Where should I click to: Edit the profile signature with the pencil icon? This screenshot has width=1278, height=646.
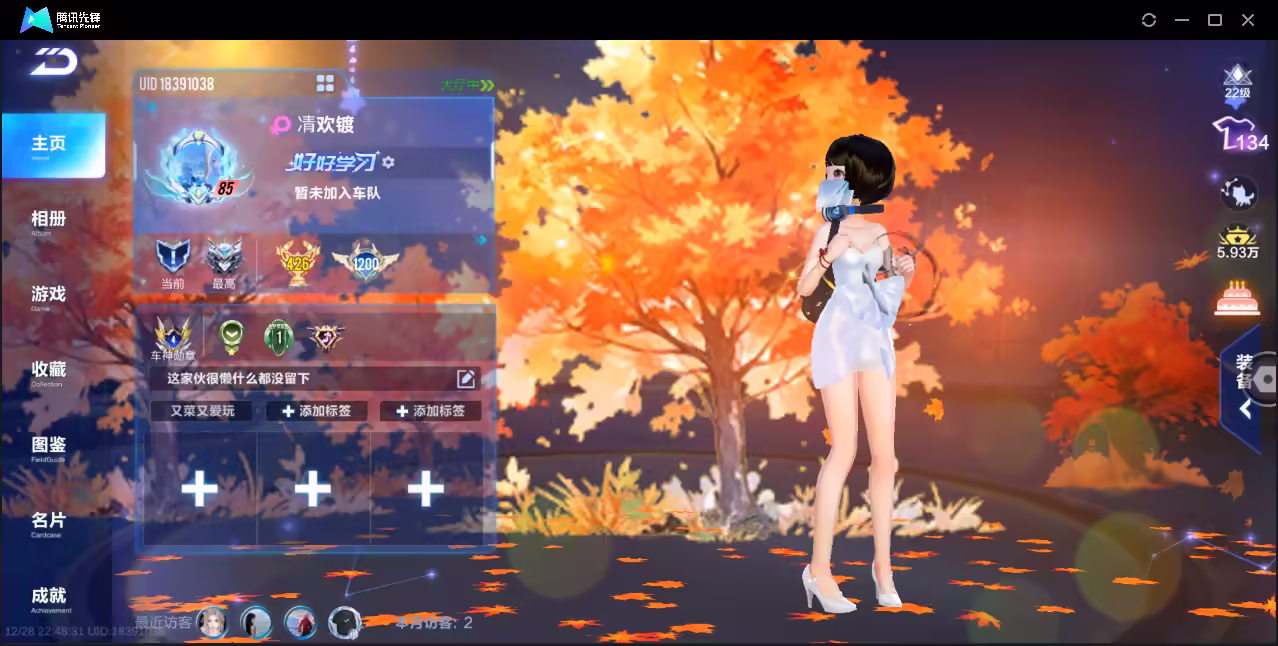[466, 378]
